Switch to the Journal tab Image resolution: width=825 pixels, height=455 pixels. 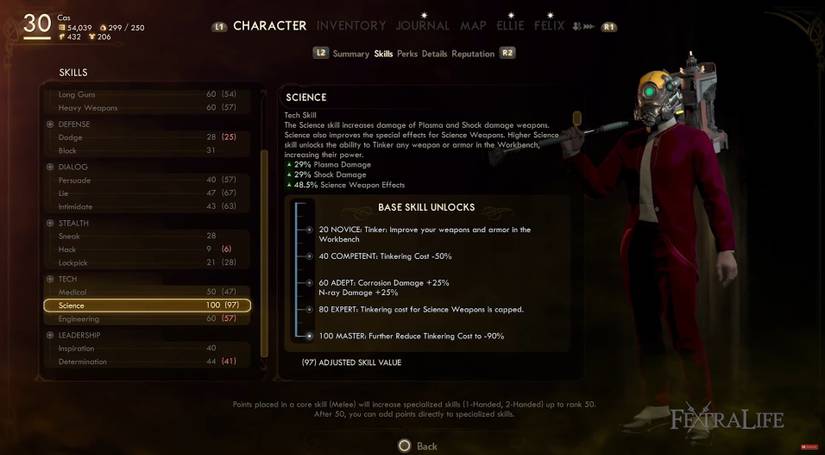click(x=423, y=26)
